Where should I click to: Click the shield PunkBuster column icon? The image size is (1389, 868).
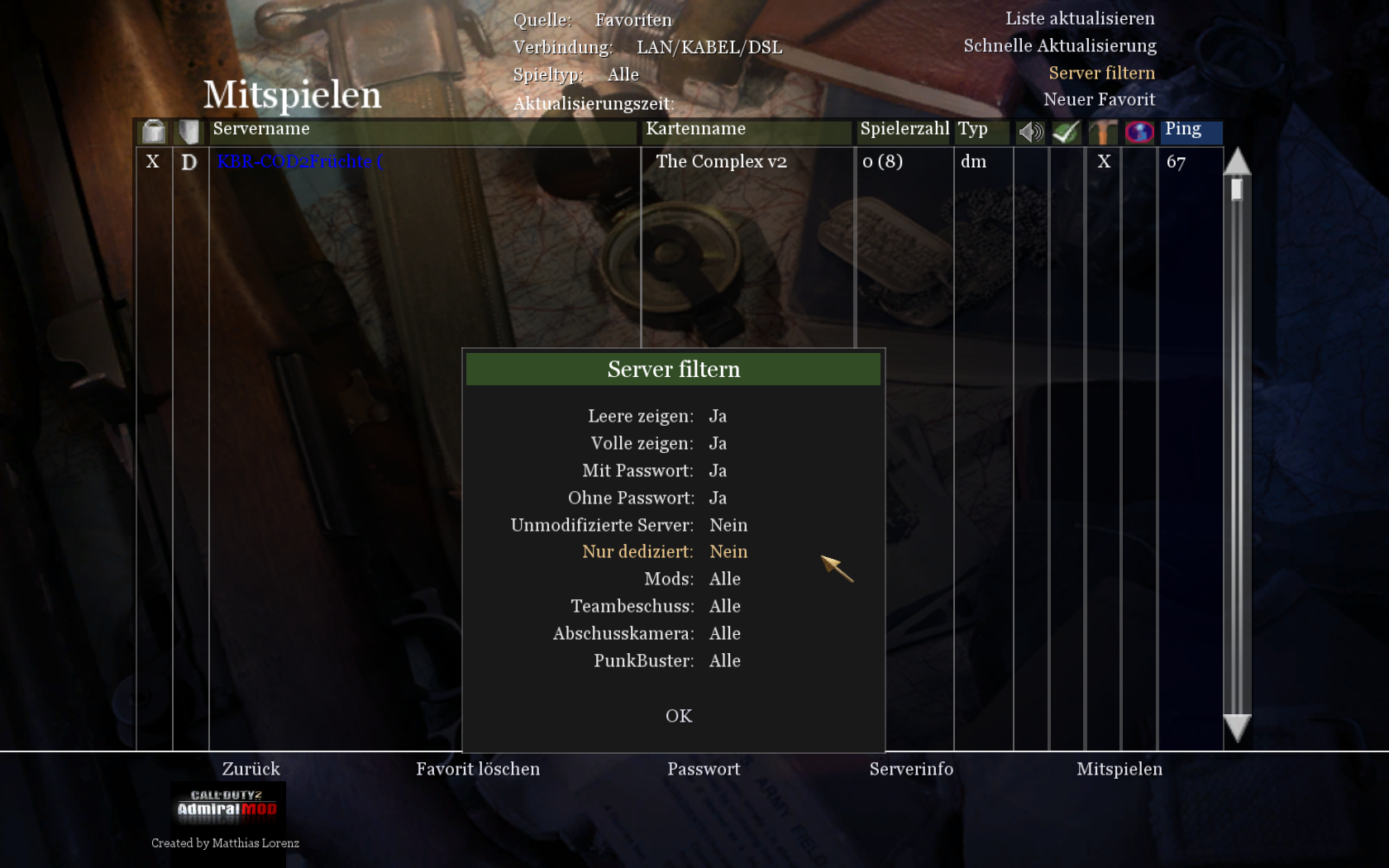[x=189, y=131]
